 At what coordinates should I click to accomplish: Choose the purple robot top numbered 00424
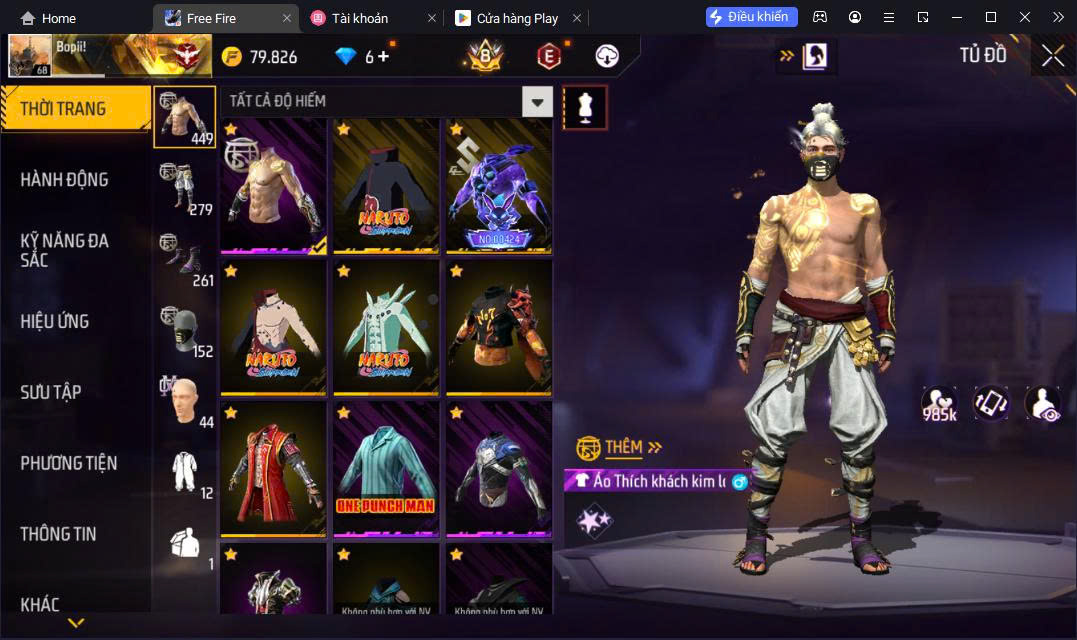(x=498, y=185)
